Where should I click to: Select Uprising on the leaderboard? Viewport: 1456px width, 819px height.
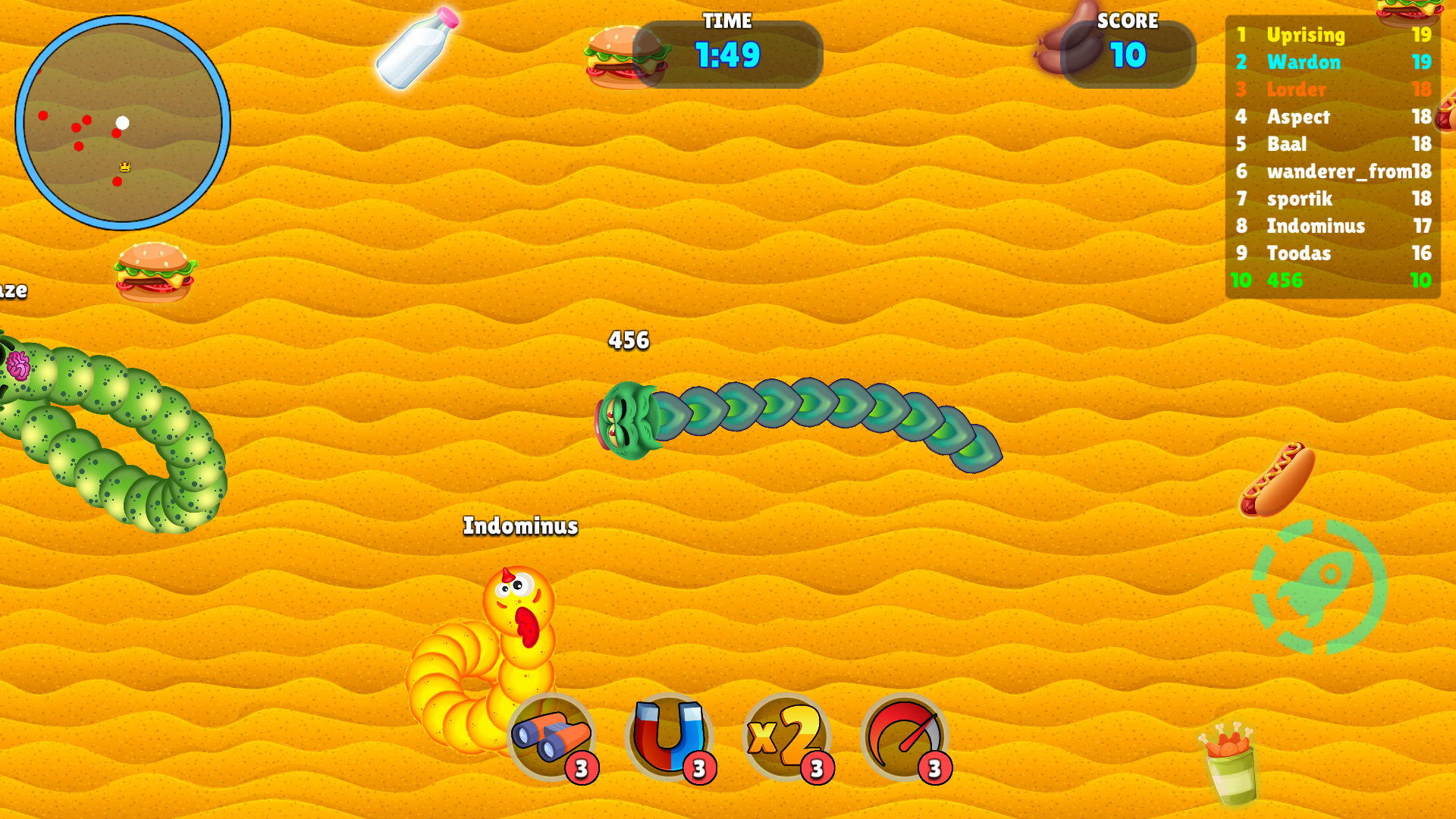pos(1306,35)
